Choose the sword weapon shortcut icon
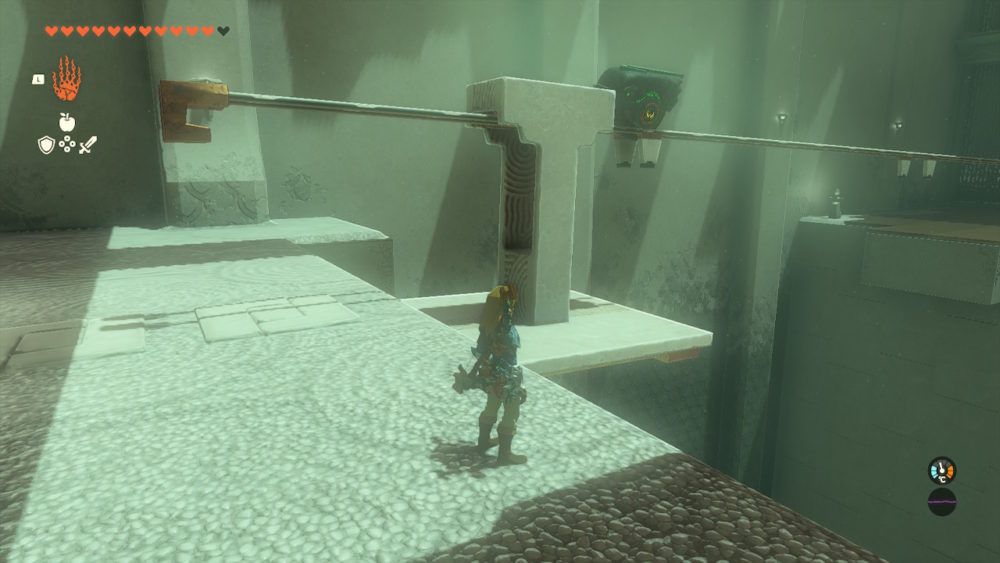 click(x=88, y=145)
